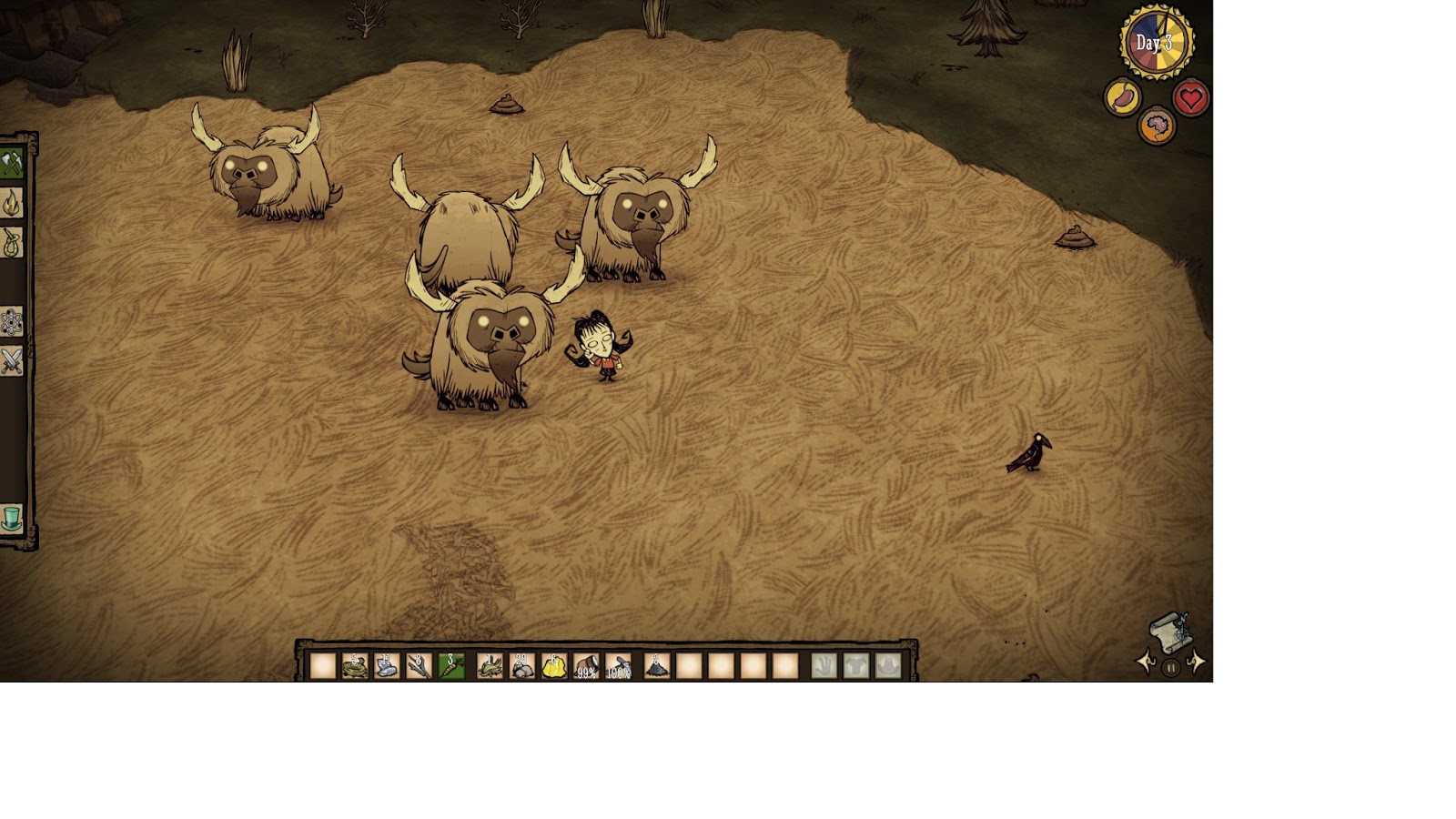This screenshot has height=819, width=1456.
Task: Pick the twigs stack in inventory
Action: coord(419,666)
